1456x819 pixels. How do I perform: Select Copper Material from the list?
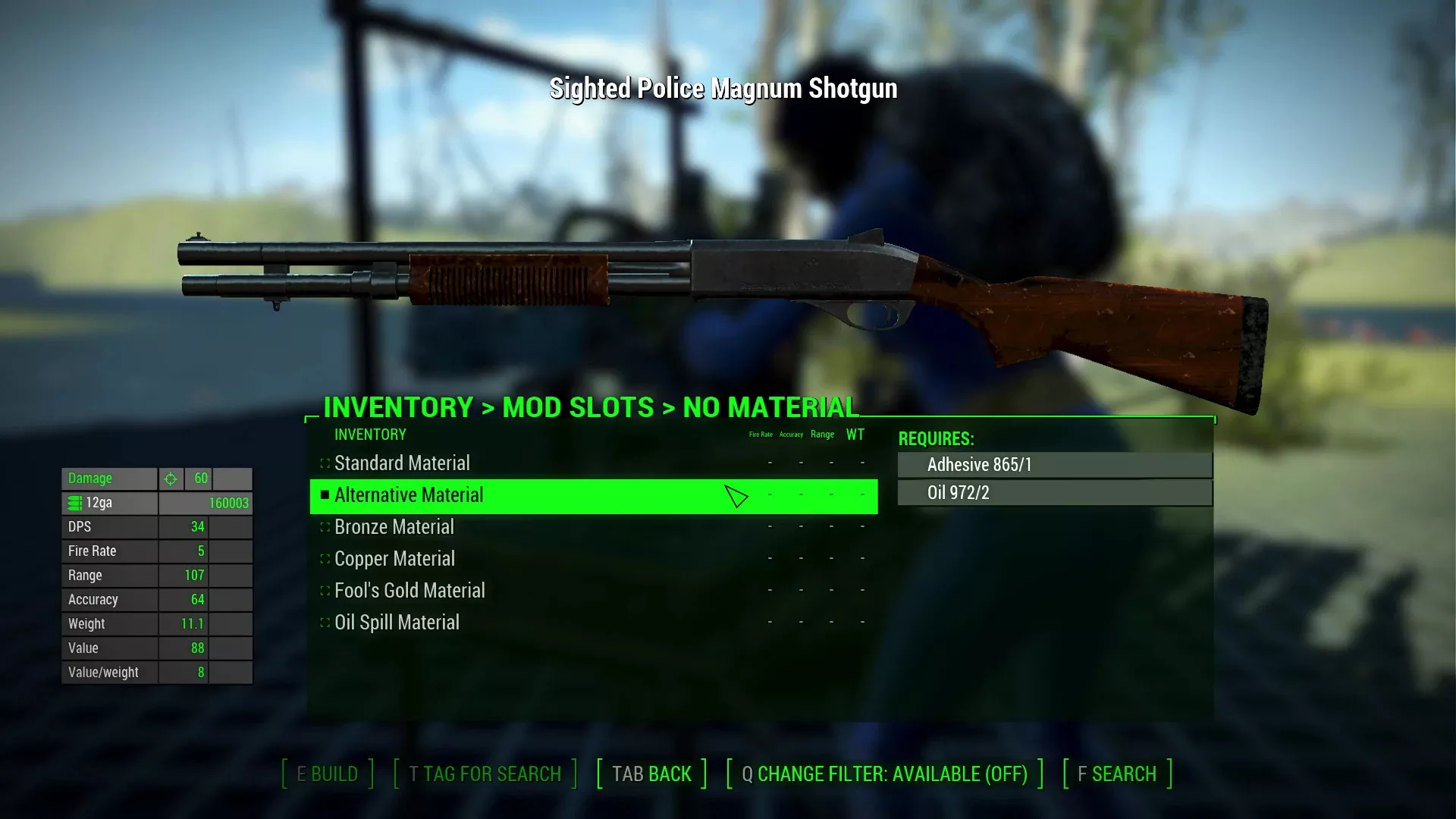394,559
